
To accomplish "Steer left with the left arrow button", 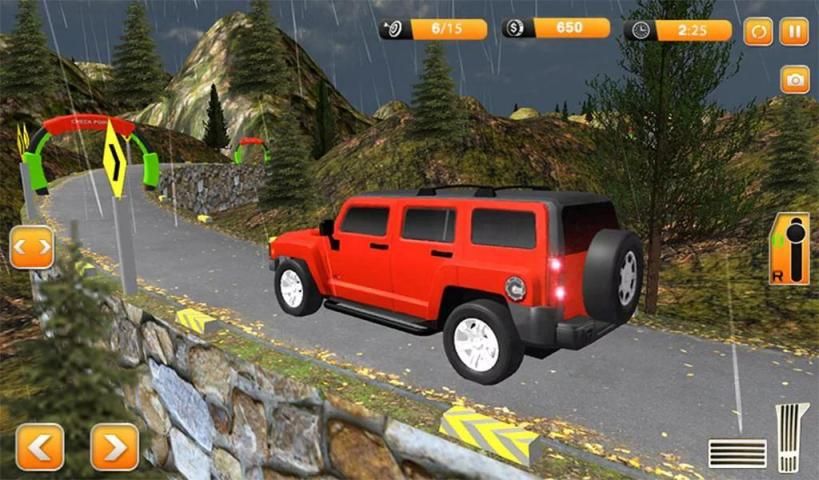I will click(40, 446).
